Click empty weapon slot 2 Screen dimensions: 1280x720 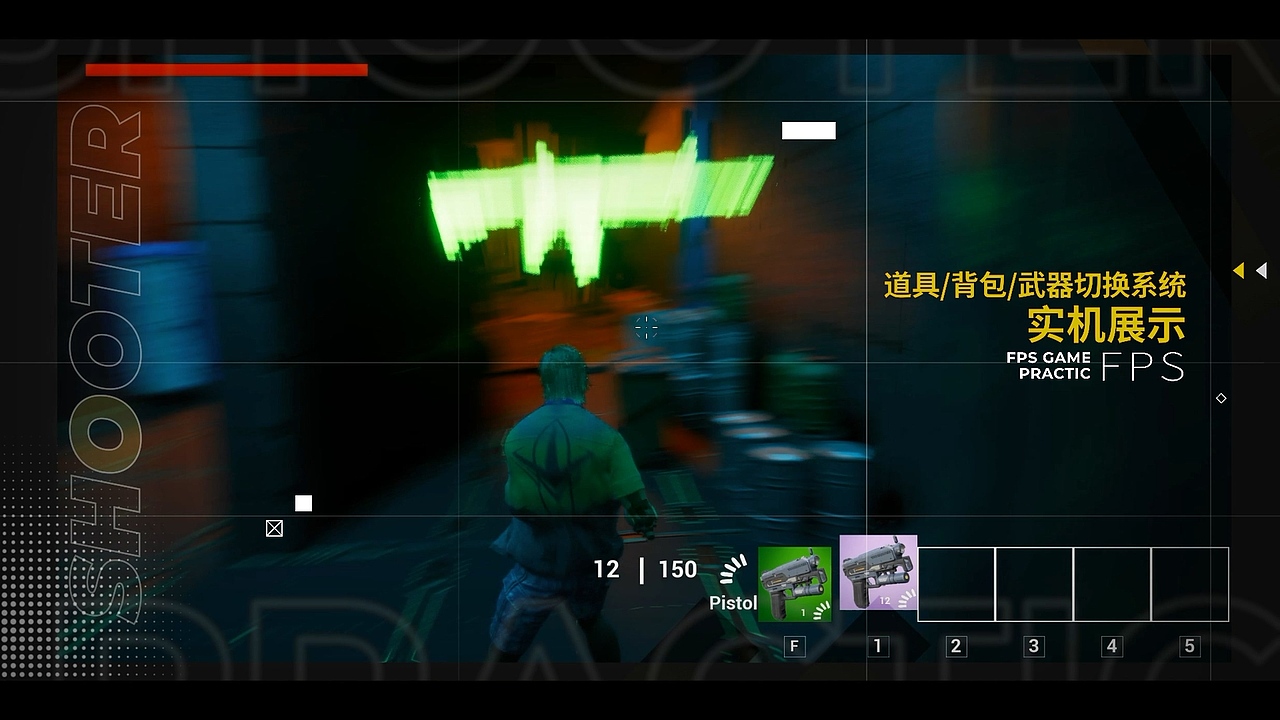pos(957,585)
